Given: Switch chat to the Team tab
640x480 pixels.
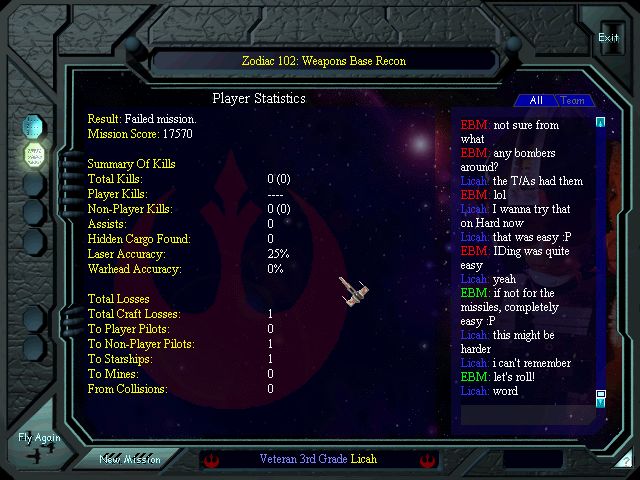Looking at the screenshot, I should pyautogui.click(x=573, y=100).
